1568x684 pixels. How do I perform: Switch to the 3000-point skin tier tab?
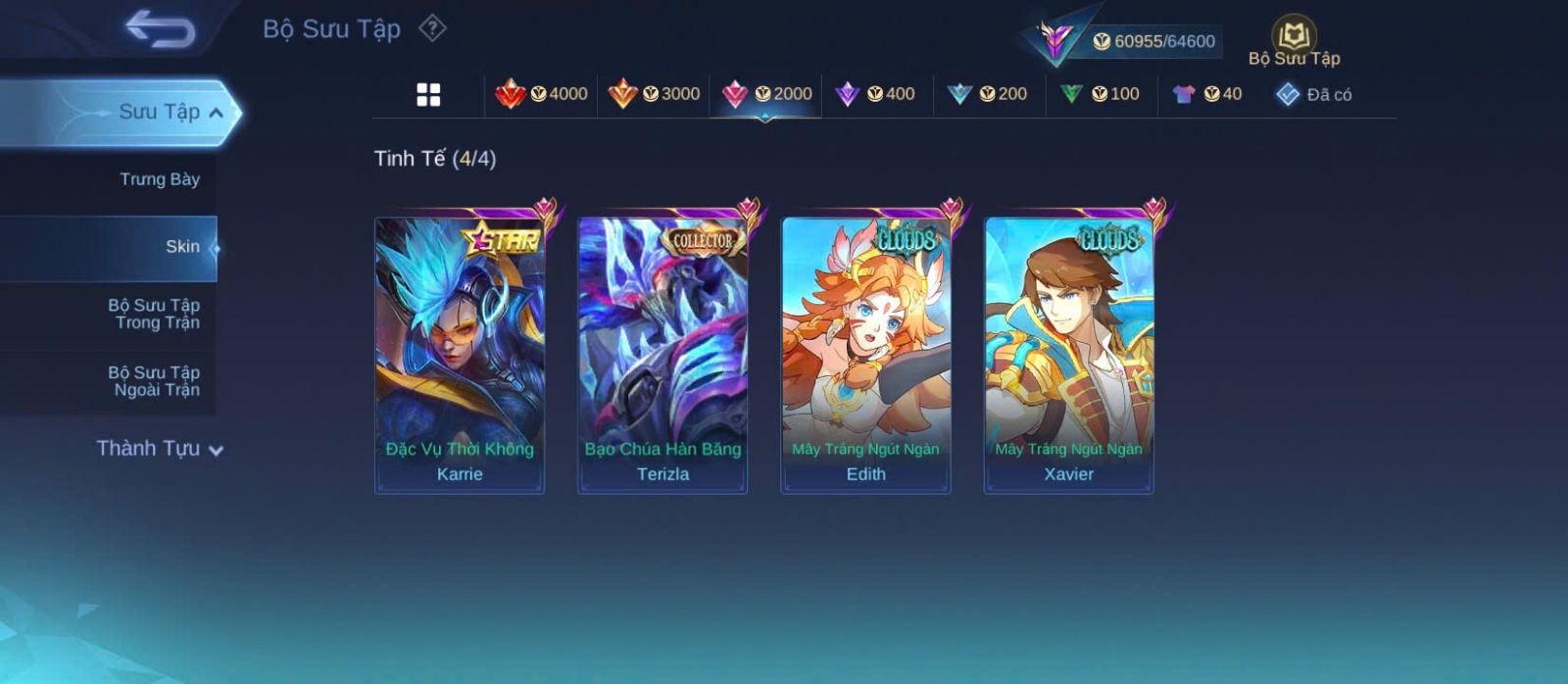coord(654,94)
